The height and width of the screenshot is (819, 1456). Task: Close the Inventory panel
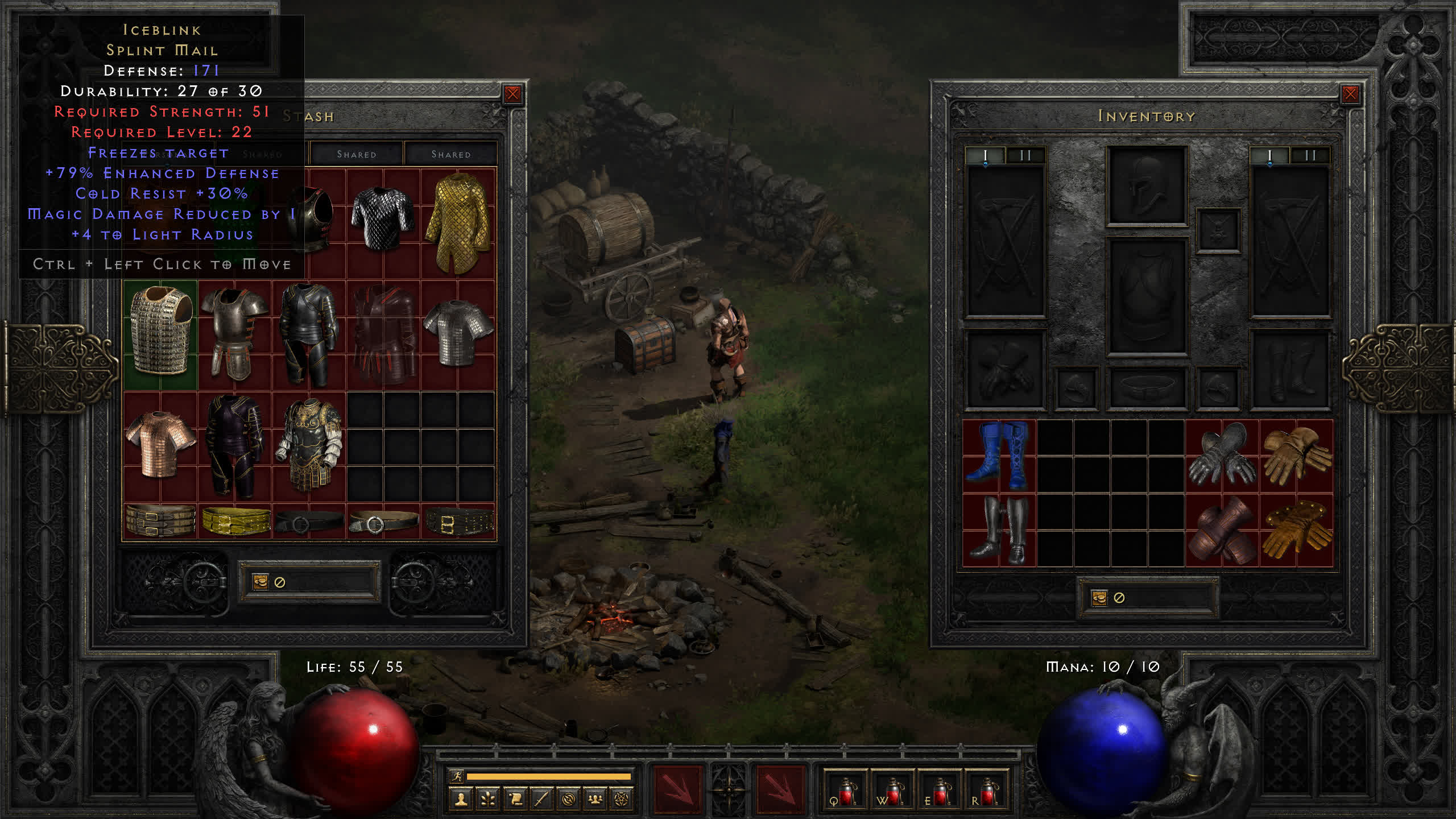point(1350,94)
